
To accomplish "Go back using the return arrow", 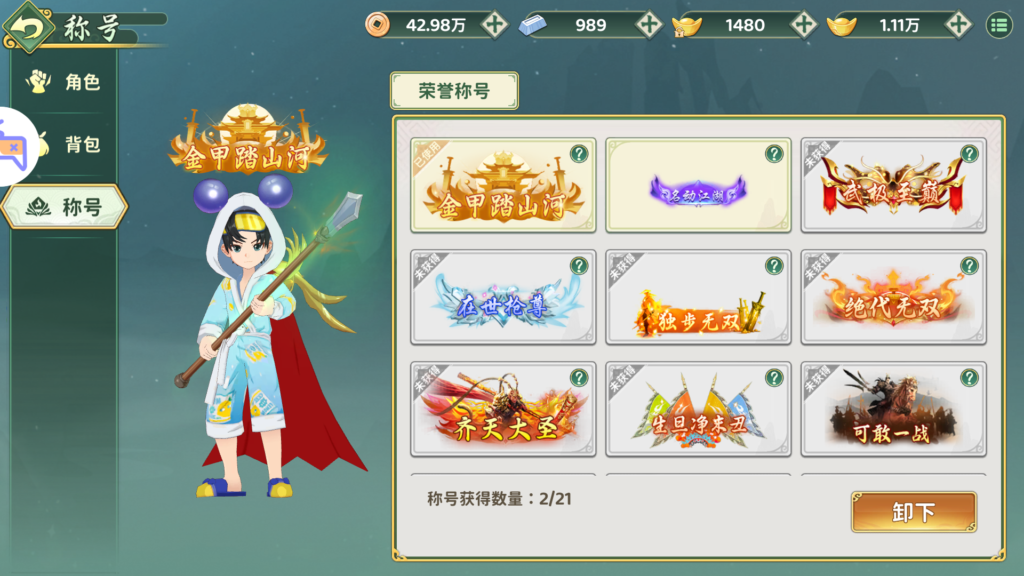I will [29, 27].
